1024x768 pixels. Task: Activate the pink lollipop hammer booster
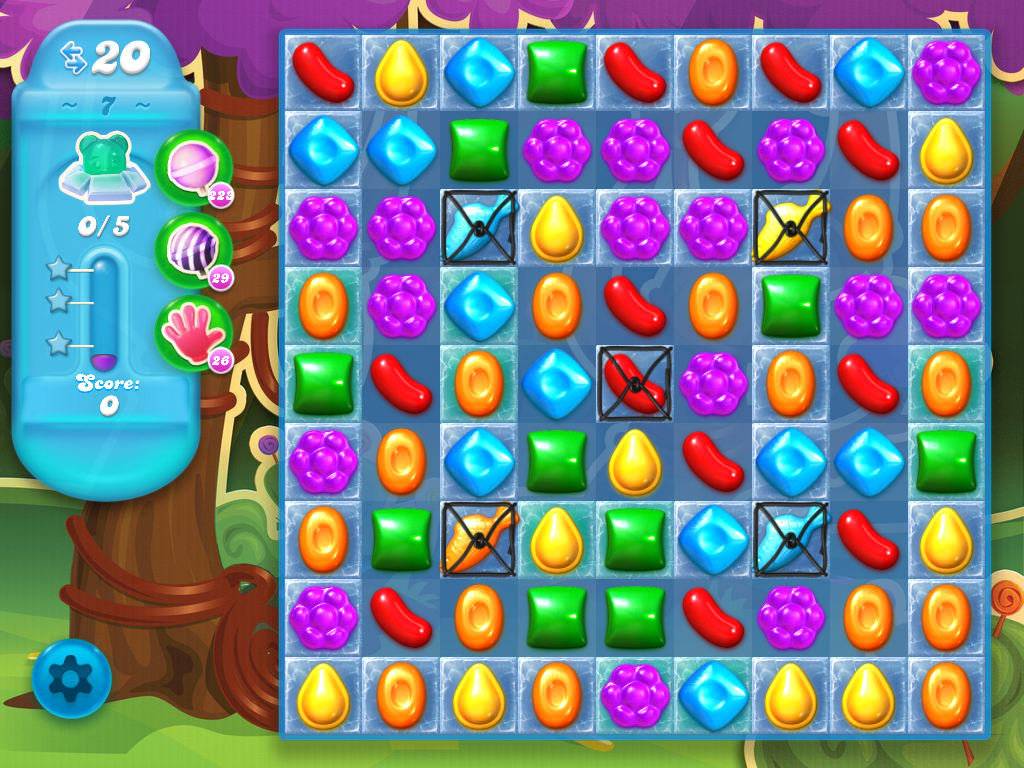pyautogui.click(x=192, y=167)
